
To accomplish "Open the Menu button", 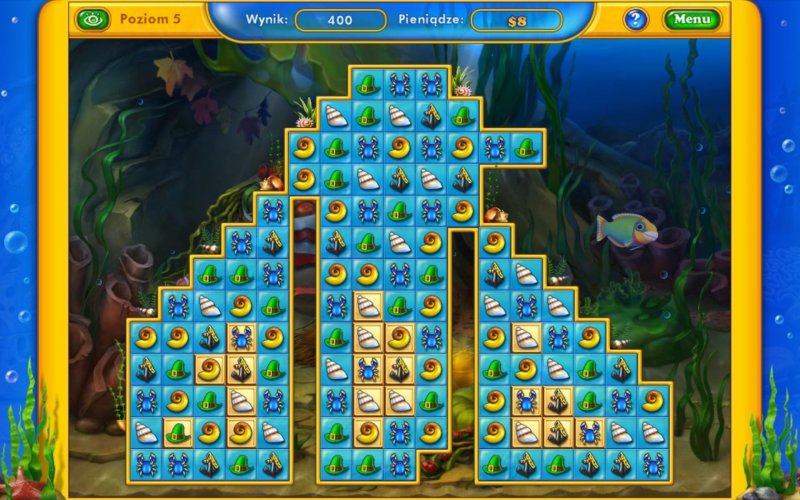I will pos(690,19).
